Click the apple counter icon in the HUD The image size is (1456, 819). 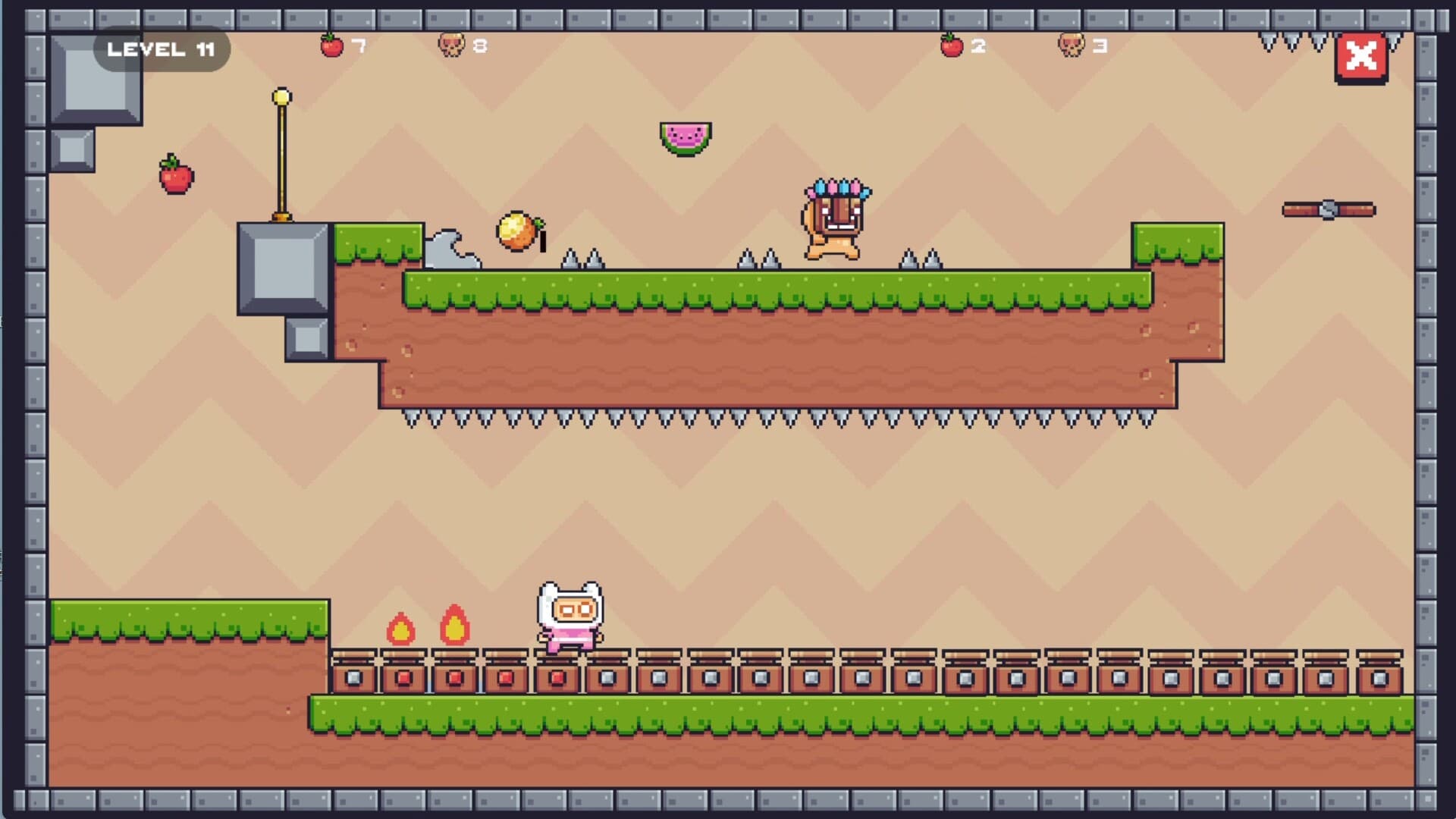[331, 45]
